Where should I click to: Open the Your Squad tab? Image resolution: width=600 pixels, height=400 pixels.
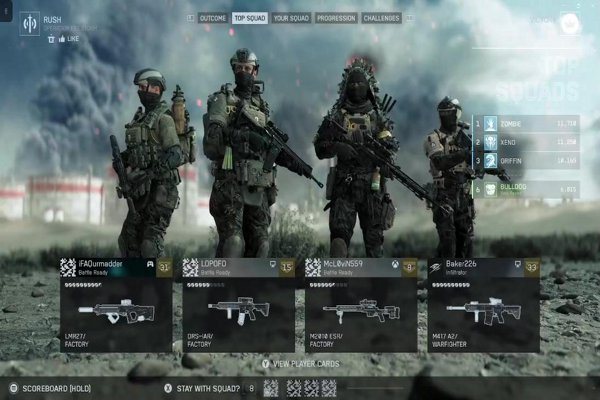291,18
